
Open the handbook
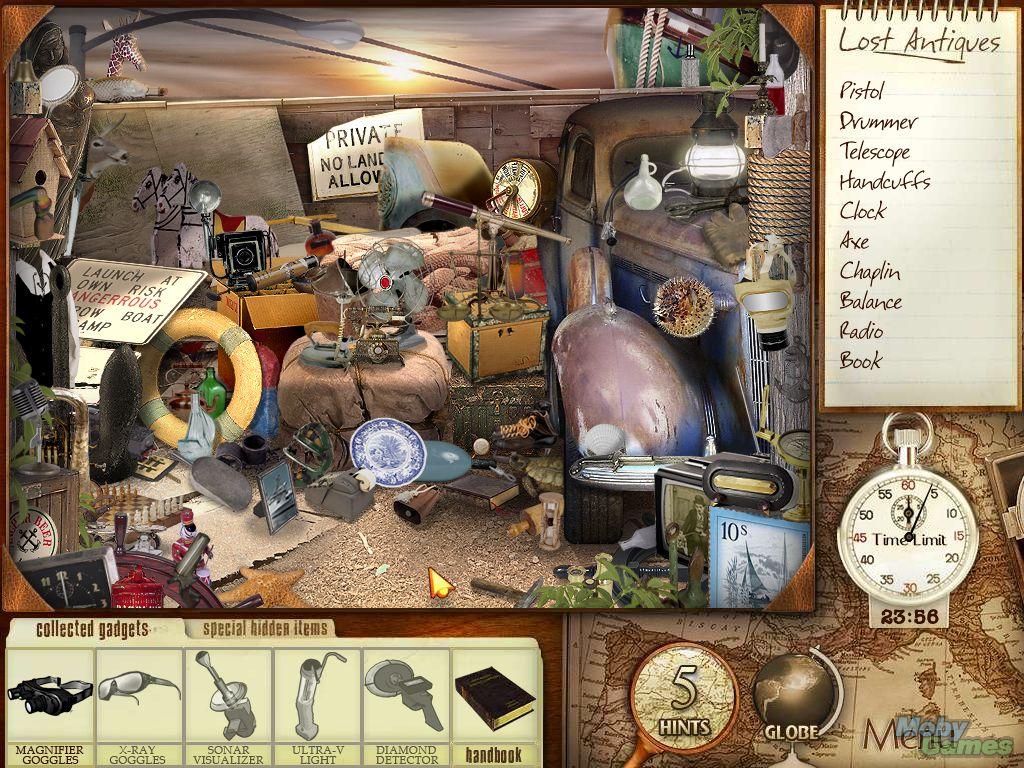click(494, 700)
